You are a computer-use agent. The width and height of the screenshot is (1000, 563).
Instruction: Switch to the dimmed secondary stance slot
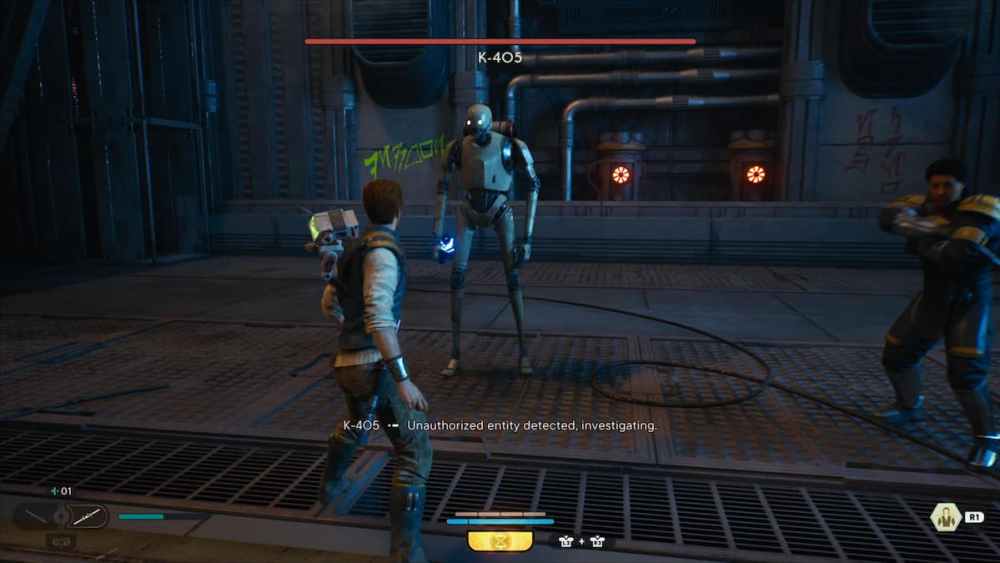tap(34, 516)
